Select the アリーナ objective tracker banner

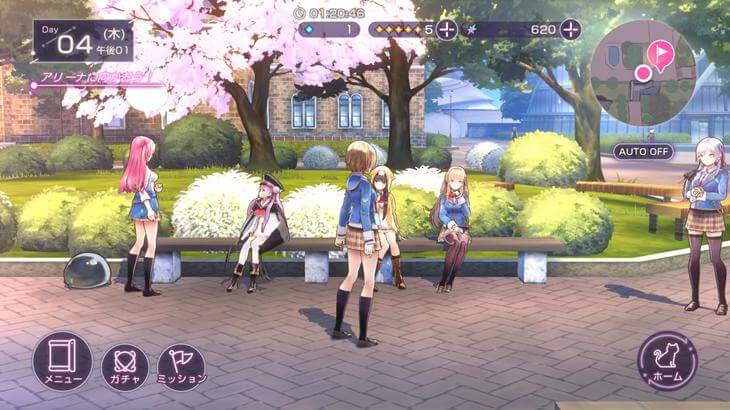95,78
